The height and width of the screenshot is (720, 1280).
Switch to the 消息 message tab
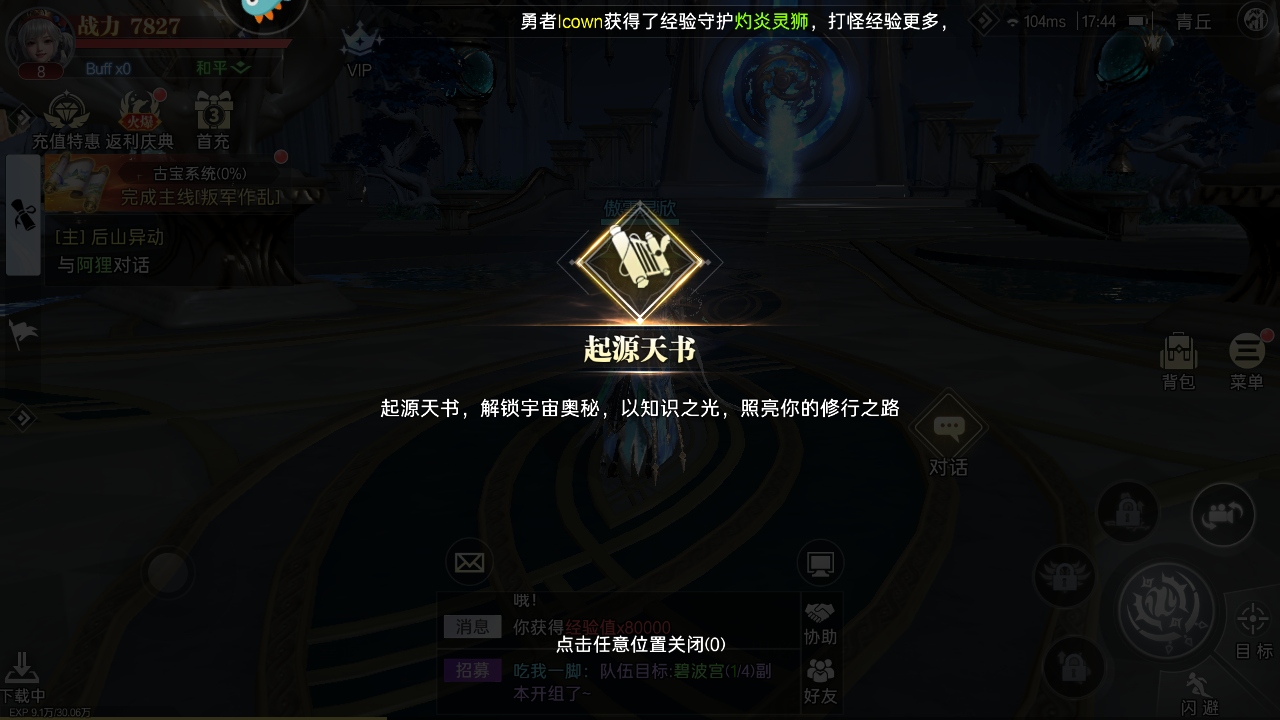pos(472,626)
